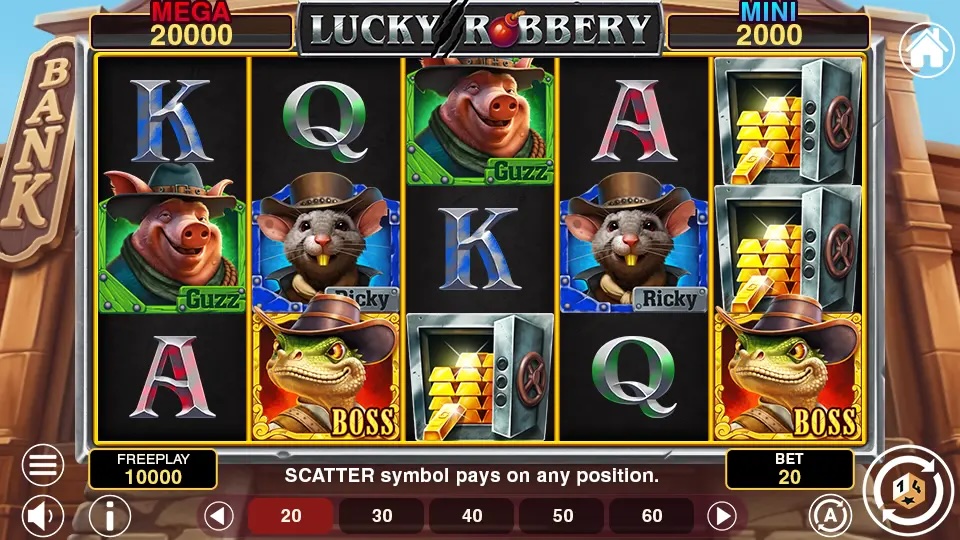Select the 60 bet amount
Viewport: 960px width, 540px height.
tap(652, 516)
